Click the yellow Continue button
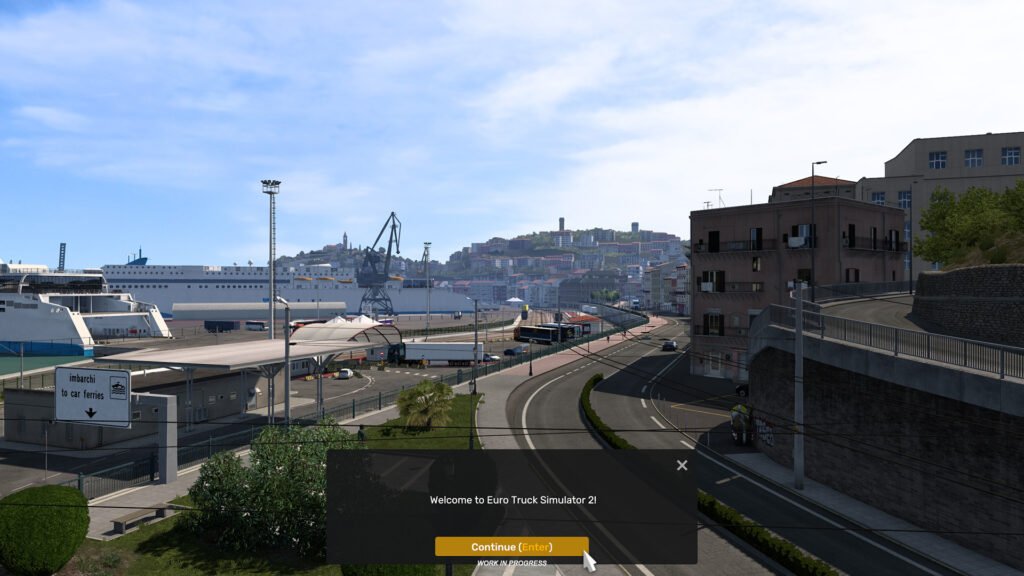1024x576 pixels. coord(511,547)
